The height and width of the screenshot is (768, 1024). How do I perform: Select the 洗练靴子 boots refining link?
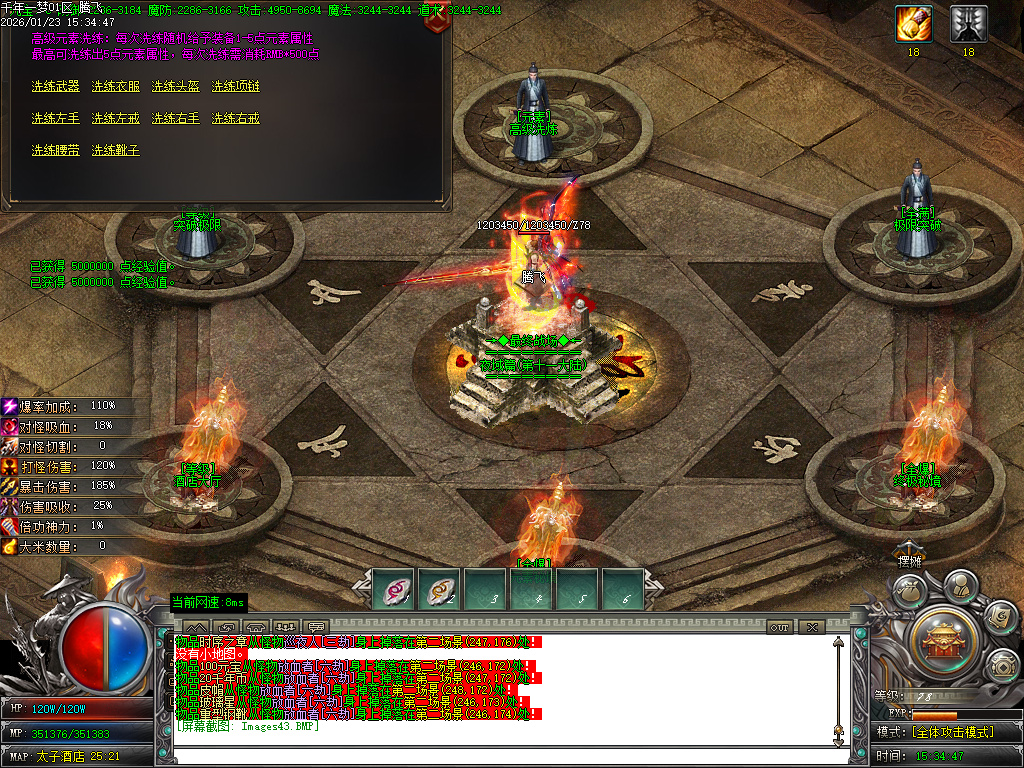pos(115,151)
